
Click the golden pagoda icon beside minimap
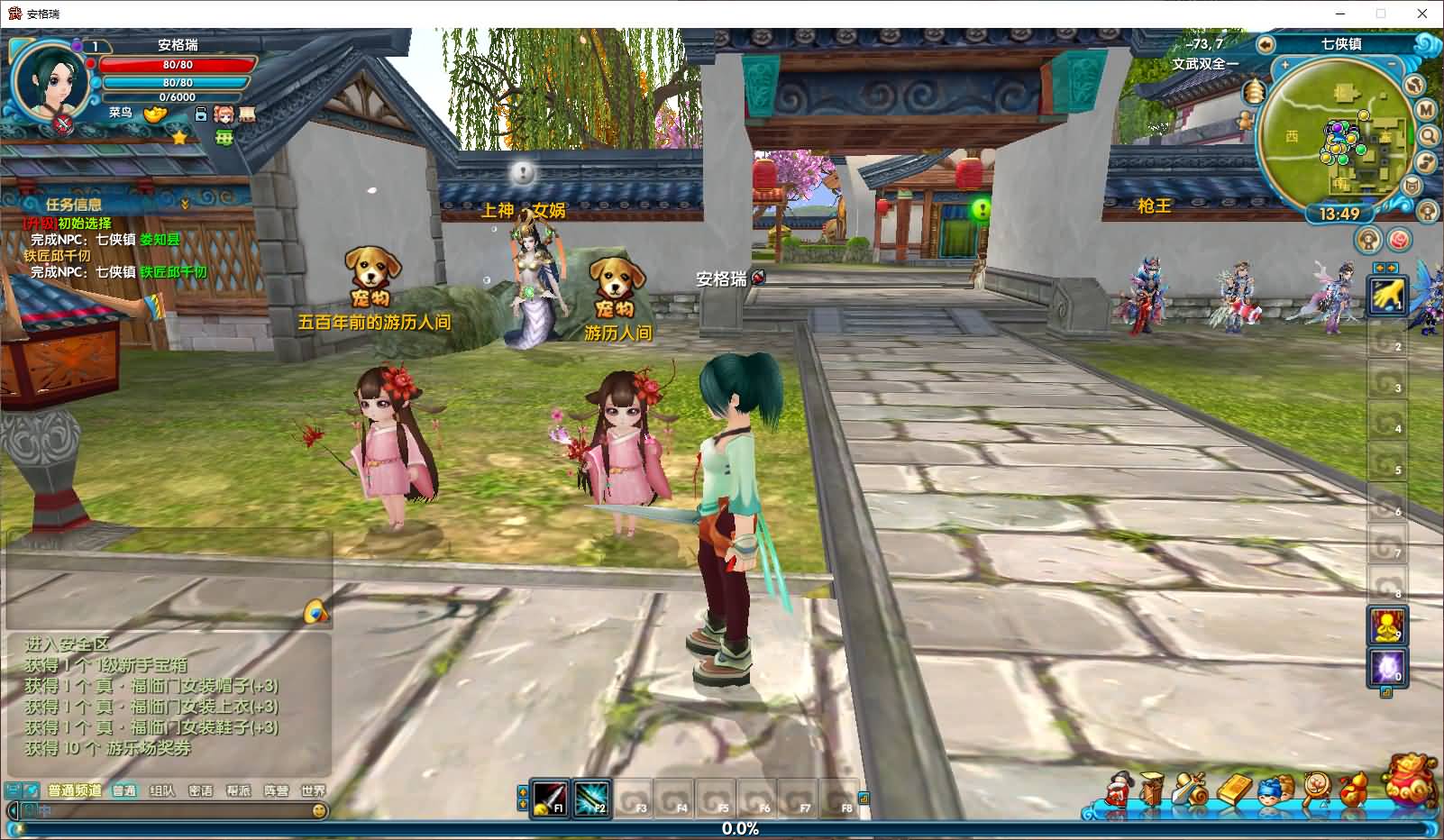coord(1255,91)
